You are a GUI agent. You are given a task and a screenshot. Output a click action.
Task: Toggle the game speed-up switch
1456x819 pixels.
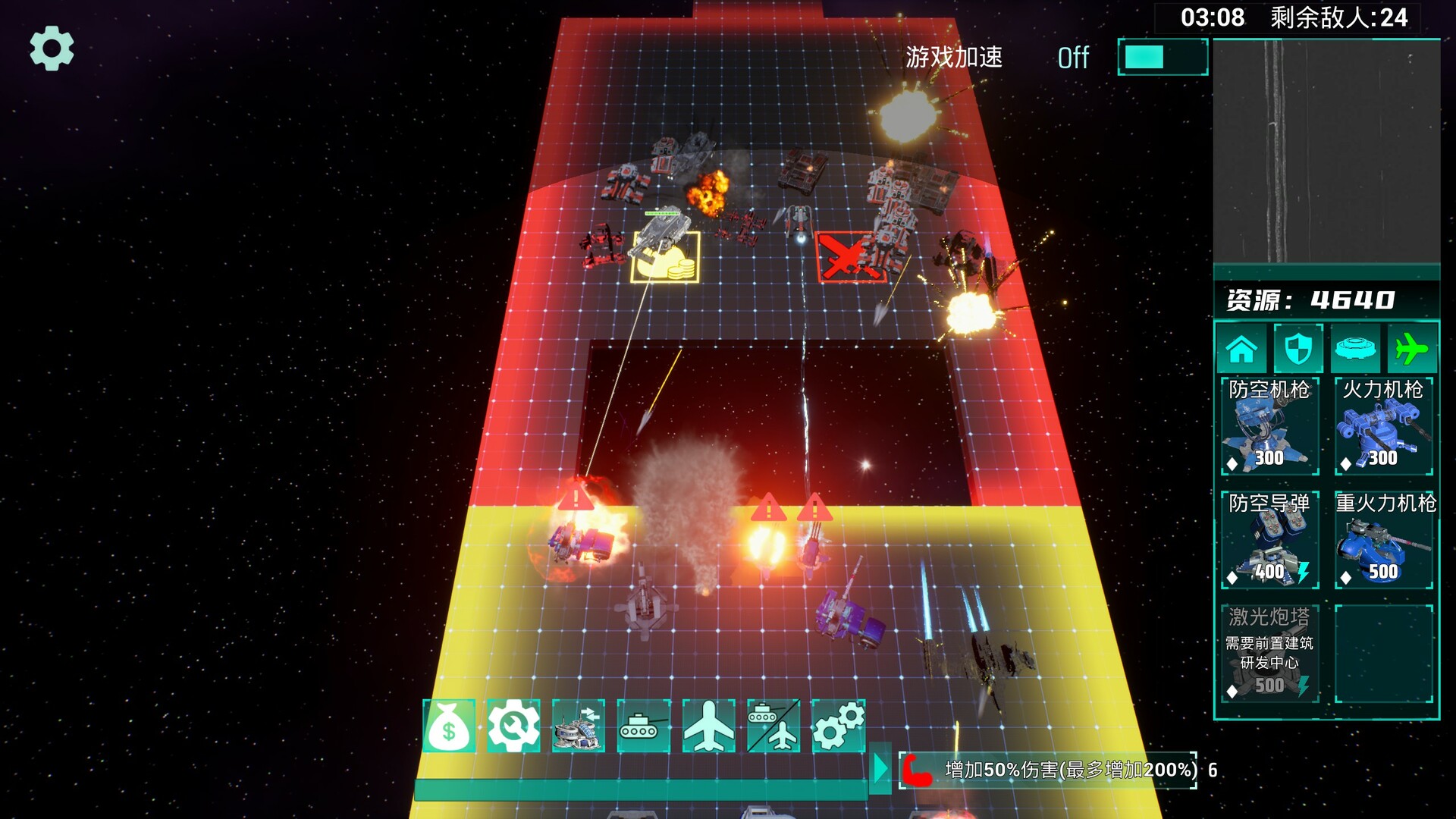click(1162, 58)
